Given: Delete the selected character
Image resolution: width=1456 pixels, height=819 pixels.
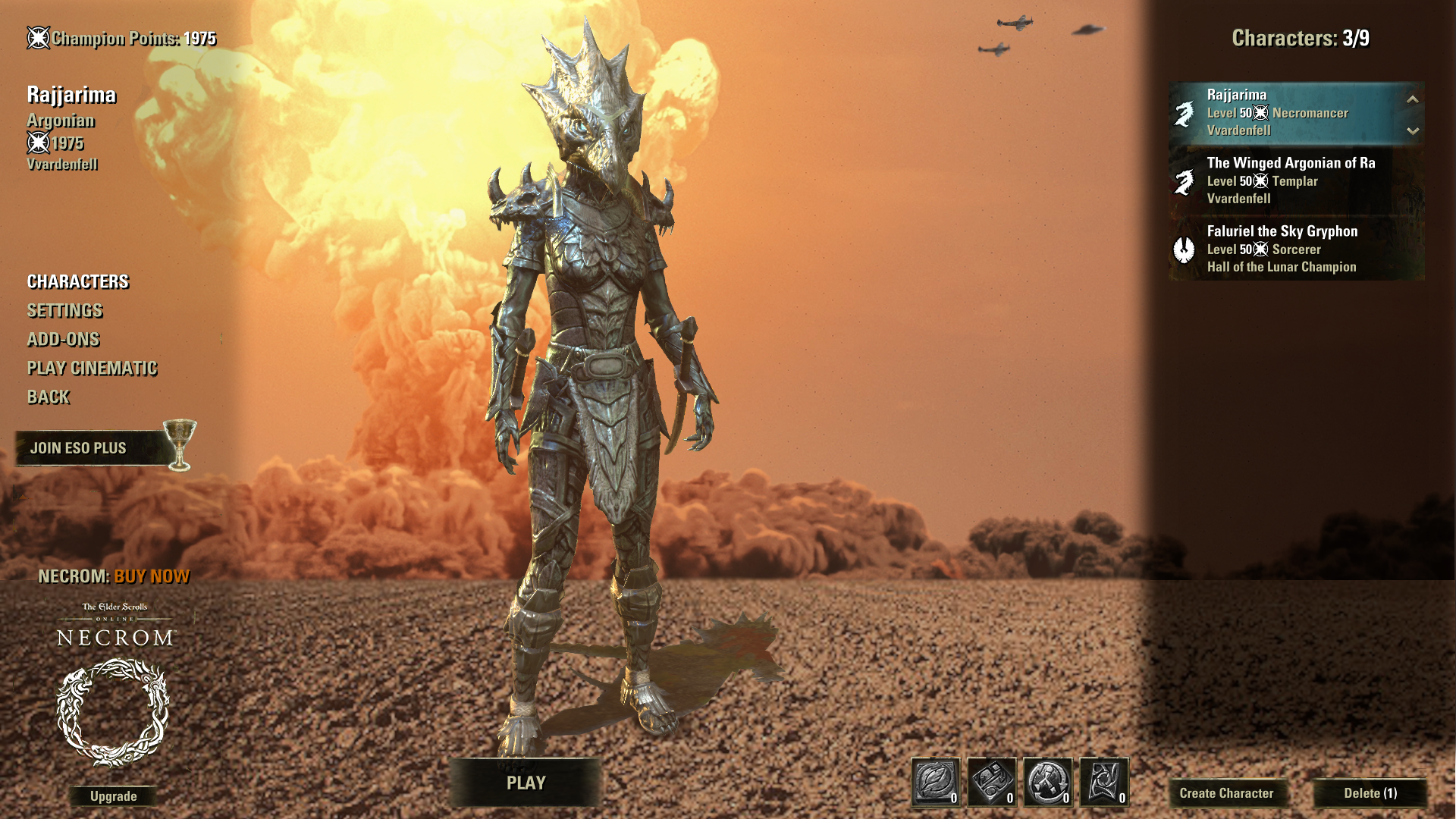Looking at the screenshot, I should click(x=1370, y=793).
